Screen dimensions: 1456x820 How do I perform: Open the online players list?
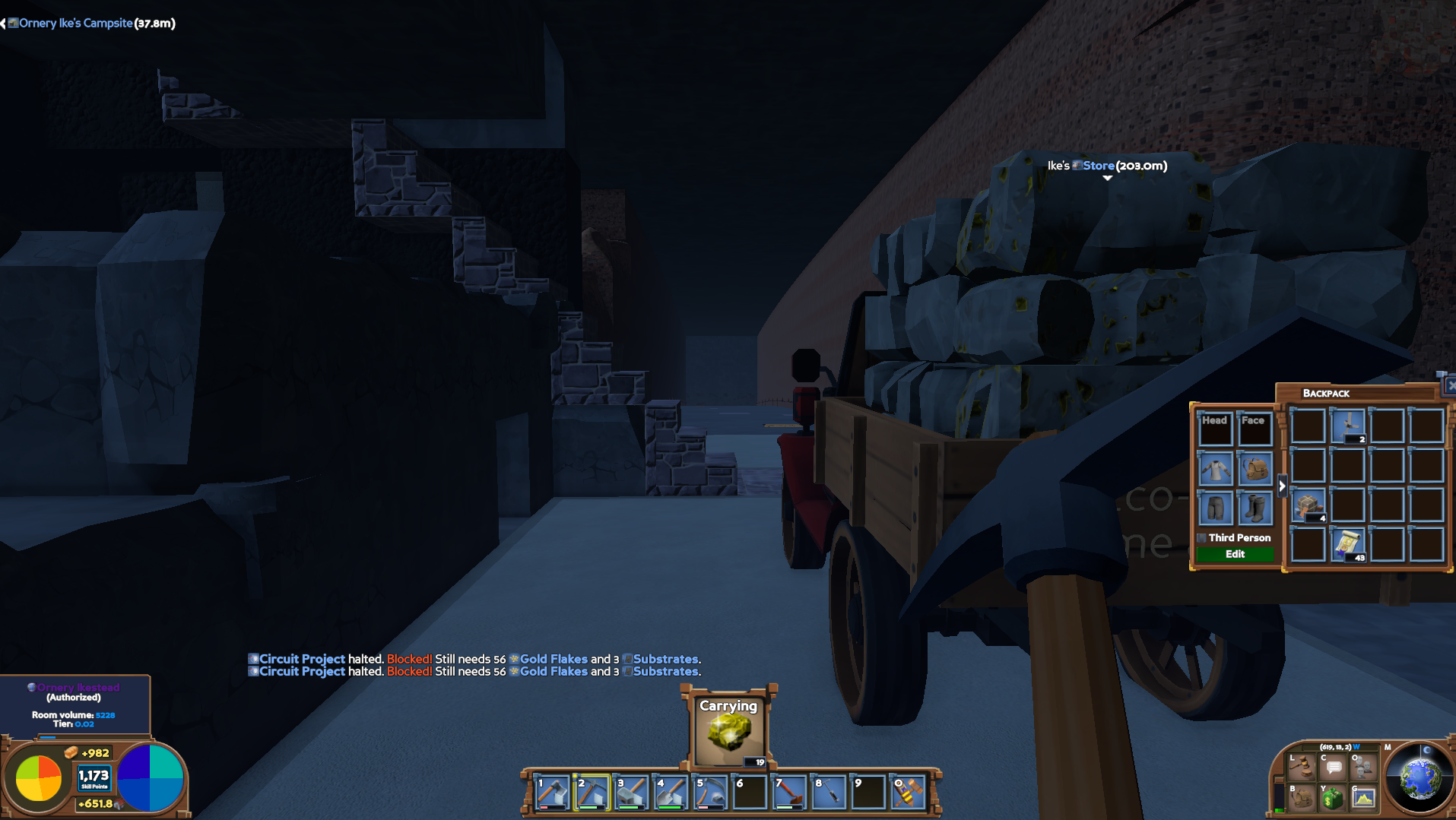coord(1362,766)
